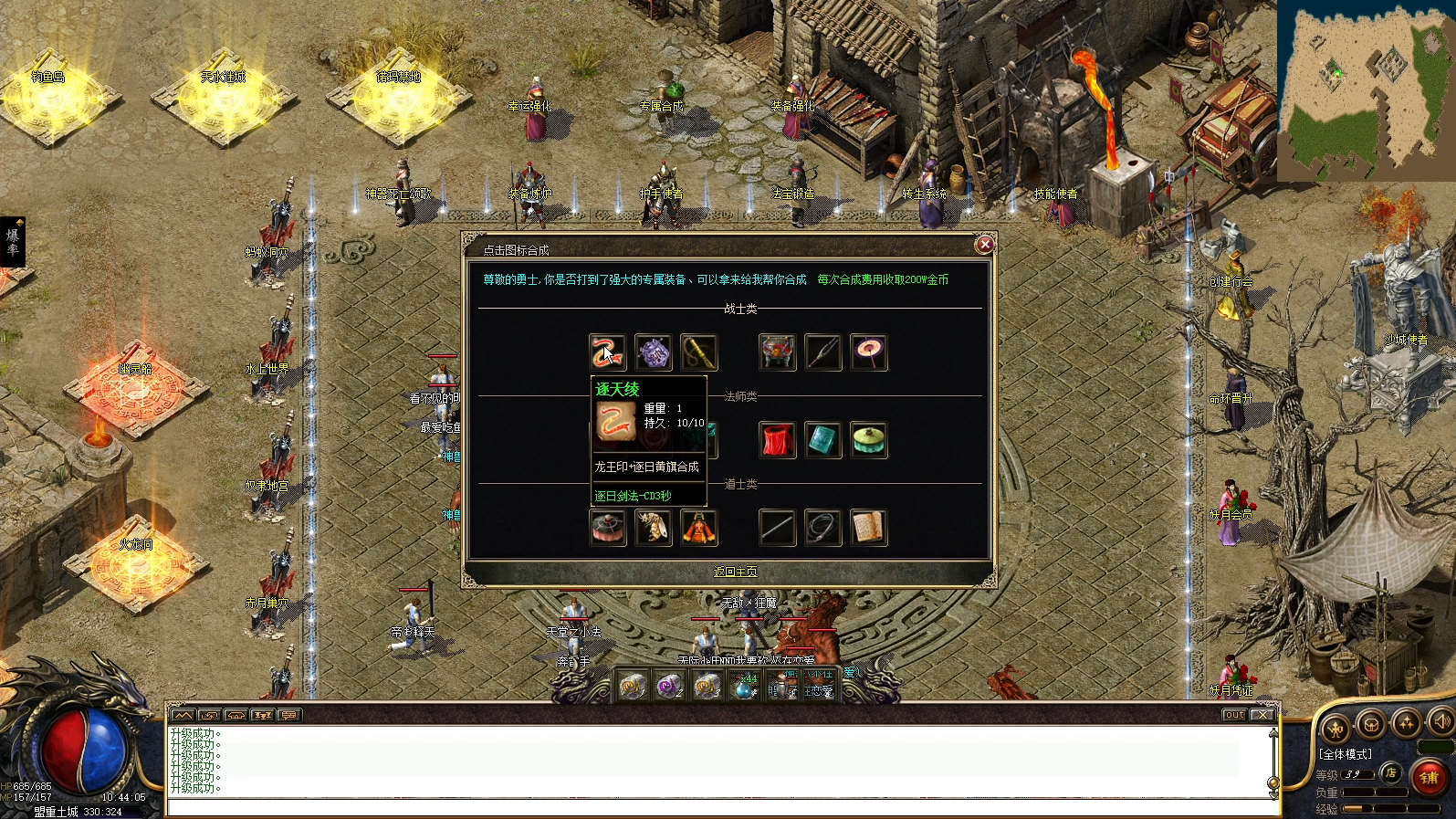The height and width of the screenshot is (819, 1456).
Task: Close the synthesis dialog with the red X
Action: point(984,244)
